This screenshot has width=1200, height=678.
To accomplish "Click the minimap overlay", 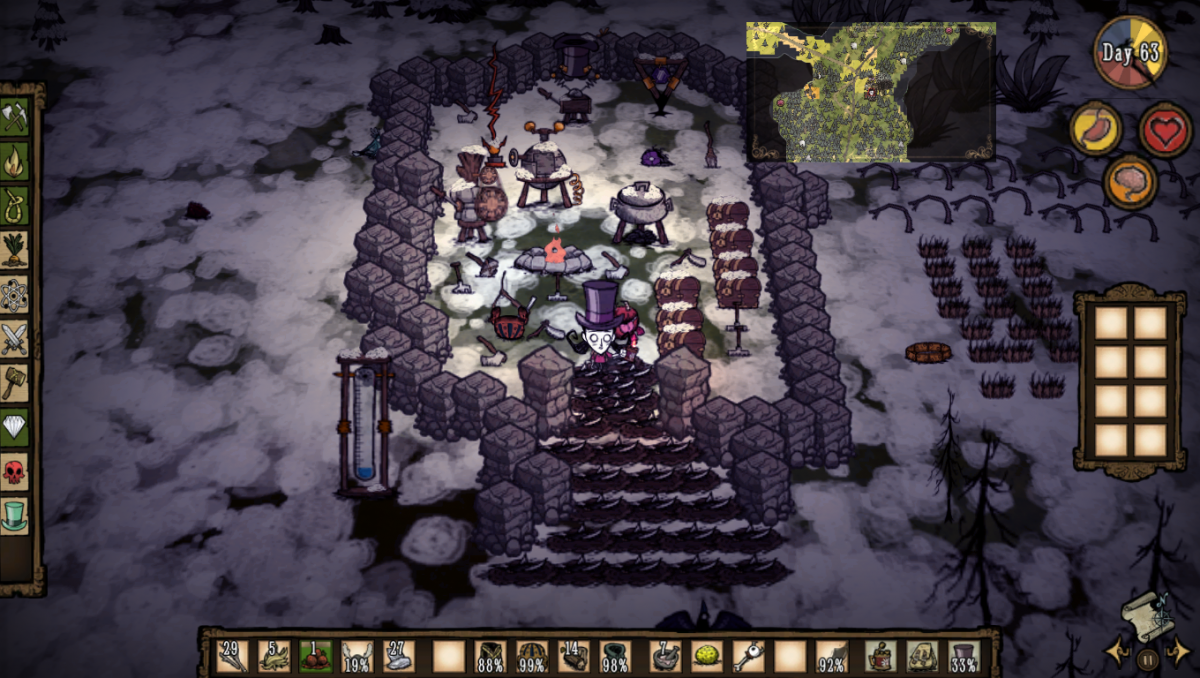I will pyautogui.click(x=870, y=92).
